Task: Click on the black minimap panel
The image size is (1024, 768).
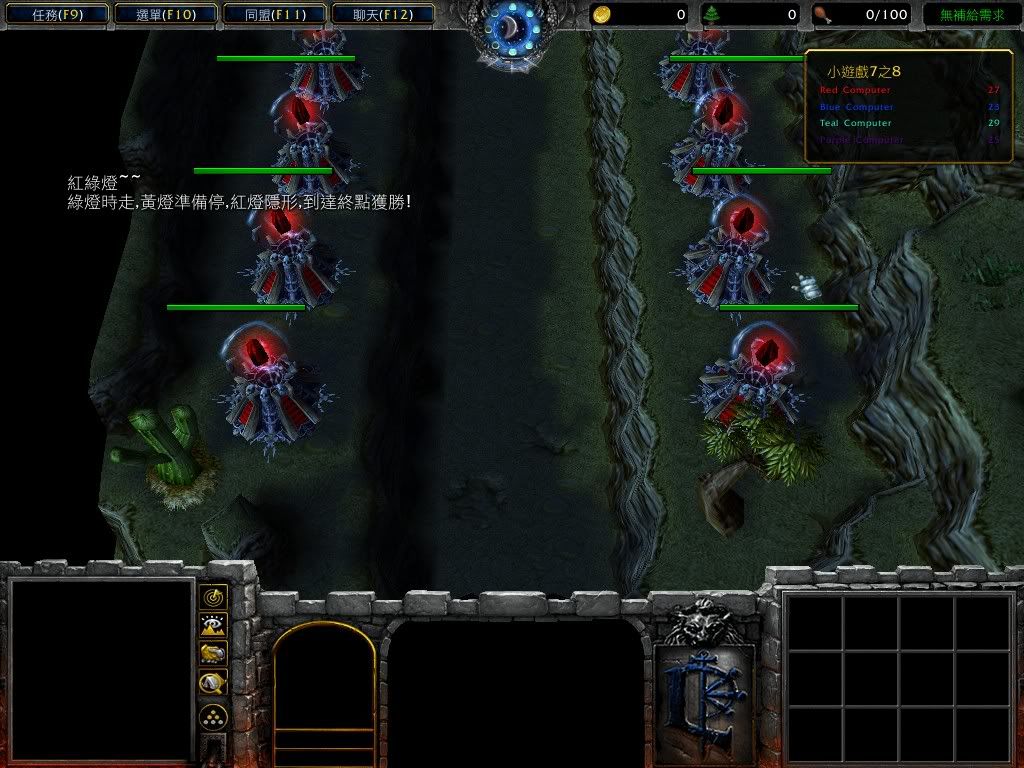Action: (101, 670)
